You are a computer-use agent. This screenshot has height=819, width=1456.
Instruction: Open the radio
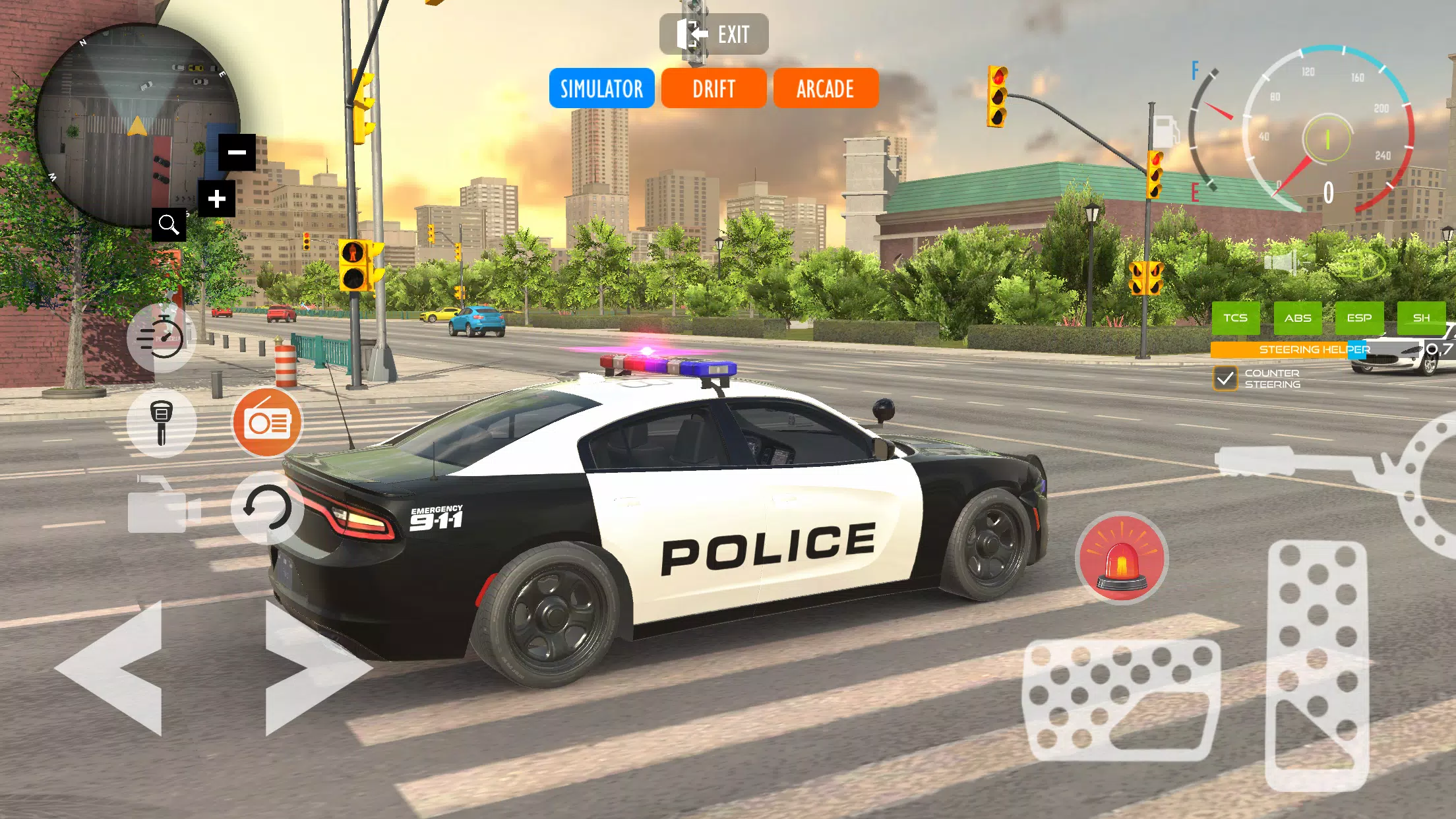267,423
